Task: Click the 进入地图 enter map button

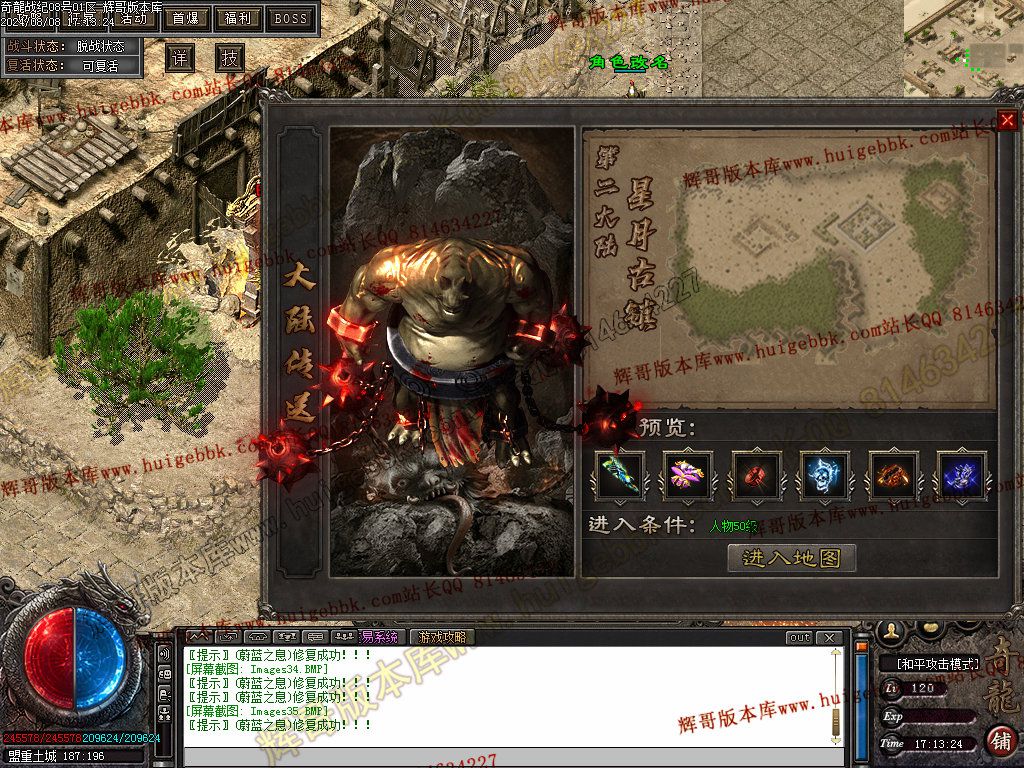Action: point(791,558)
